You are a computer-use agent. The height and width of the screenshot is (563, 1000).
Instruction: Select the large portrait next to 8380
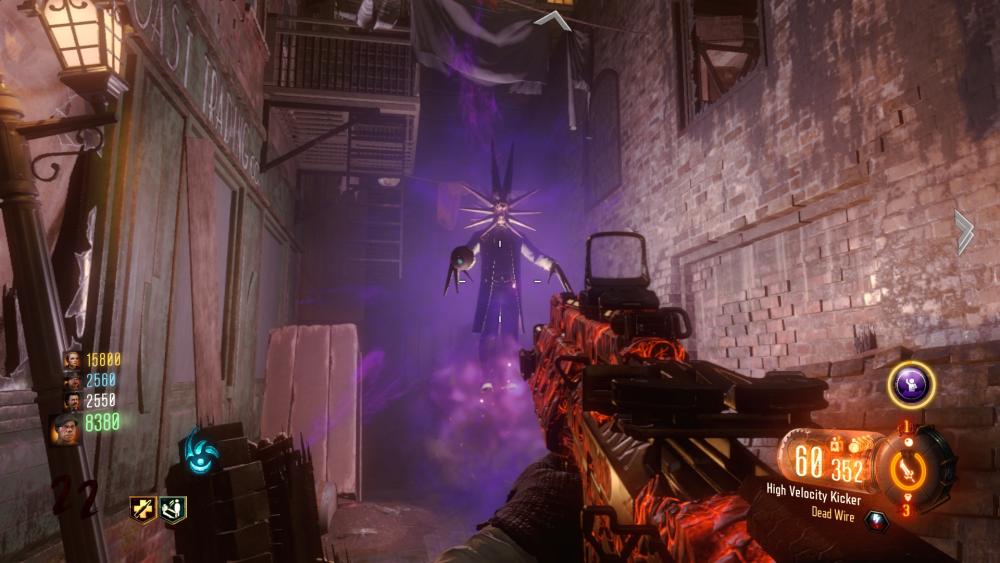[65, 426]
